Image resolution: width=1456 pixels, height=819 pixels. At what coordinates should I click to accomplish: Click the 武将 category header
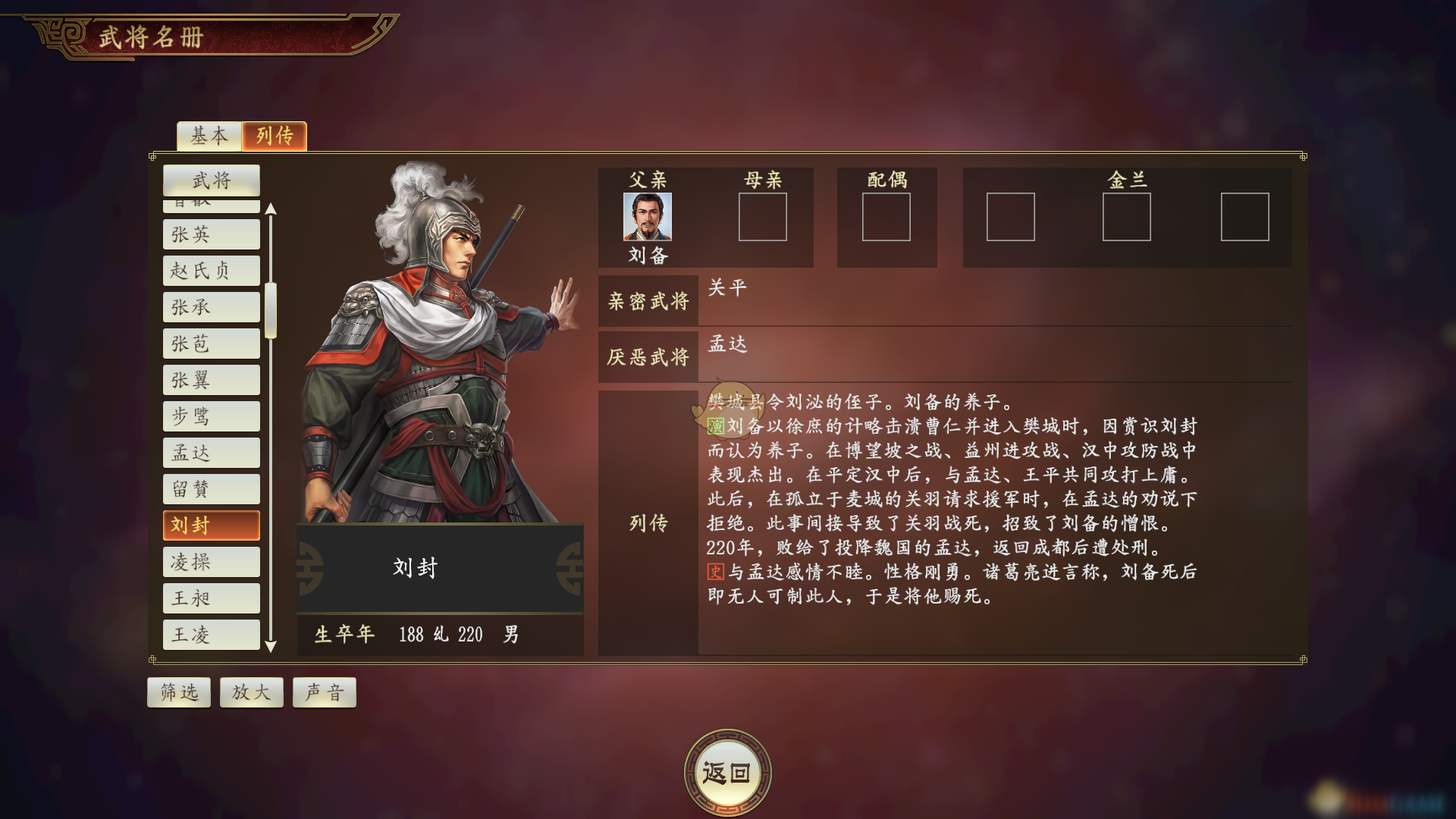click(211, 180)
